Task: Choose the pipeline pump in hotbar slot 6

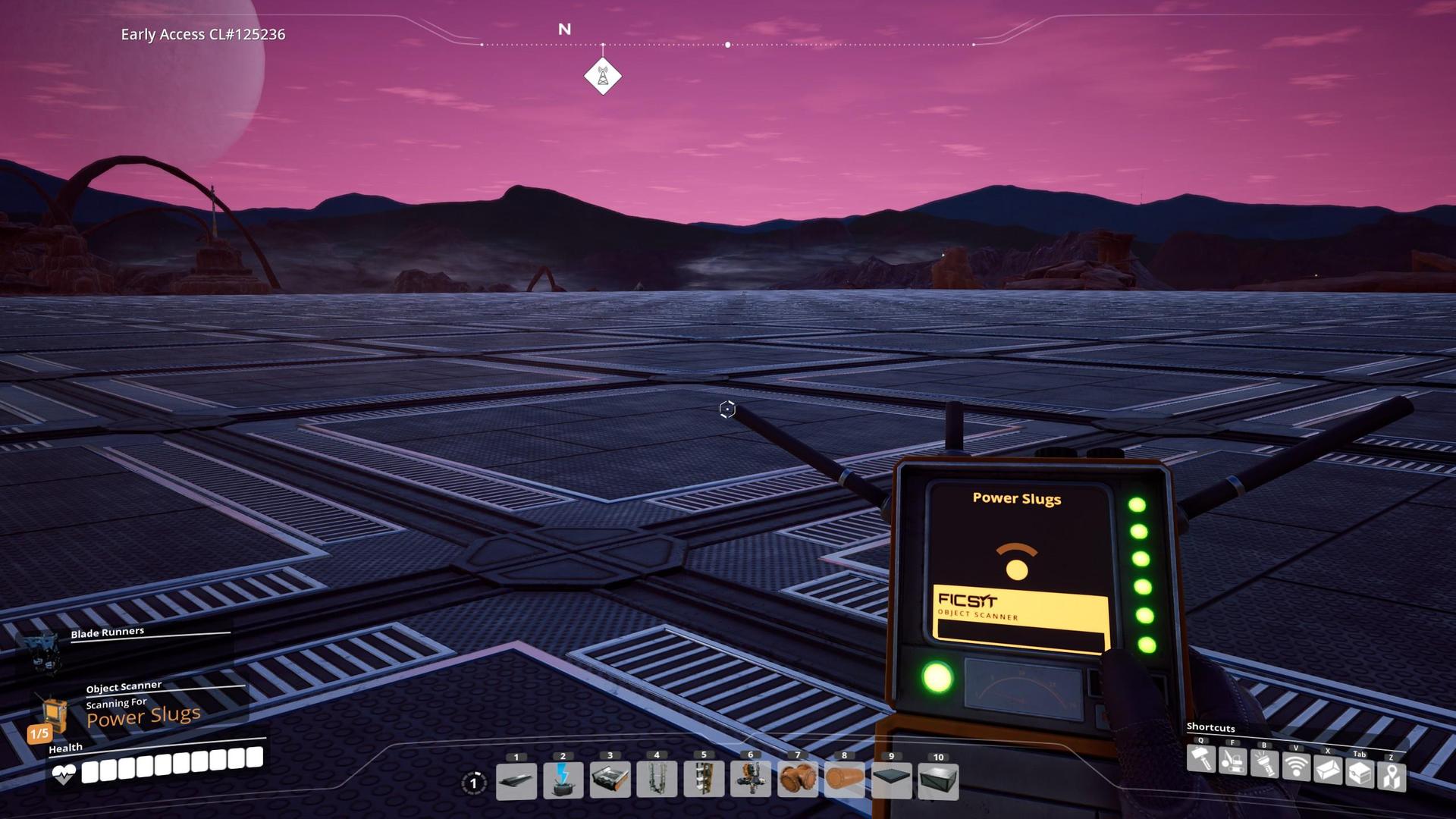Action: click(x=751, y=781)
